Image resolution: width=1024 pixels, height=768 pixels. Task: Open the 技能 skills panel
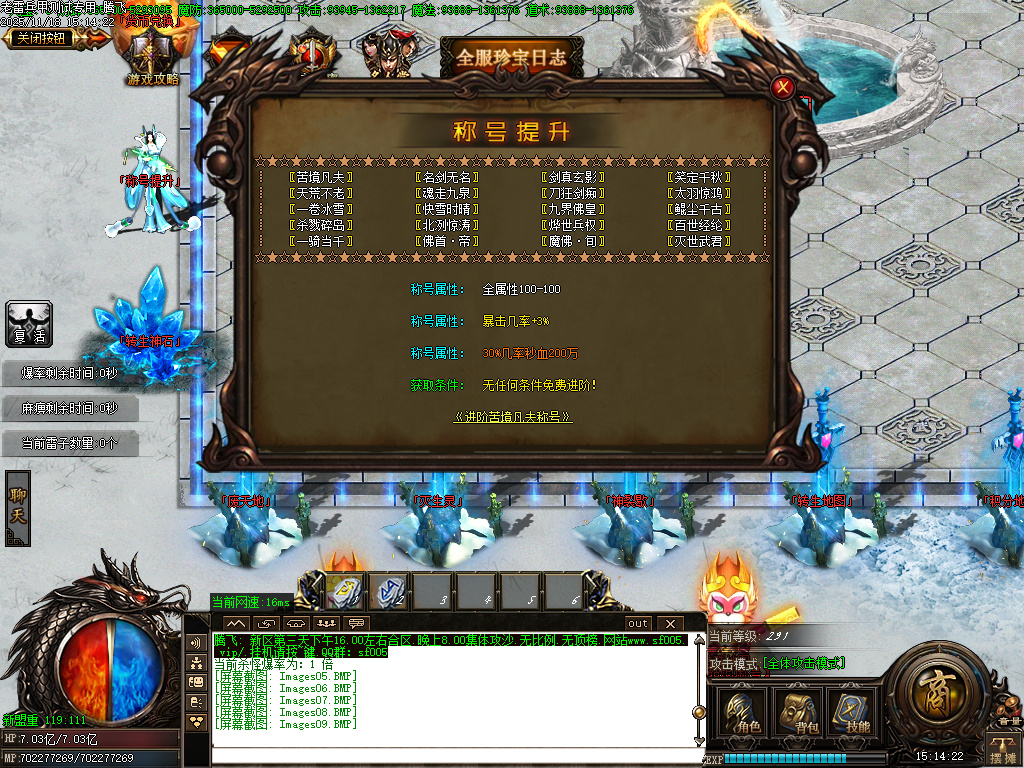tap(852, 713)
